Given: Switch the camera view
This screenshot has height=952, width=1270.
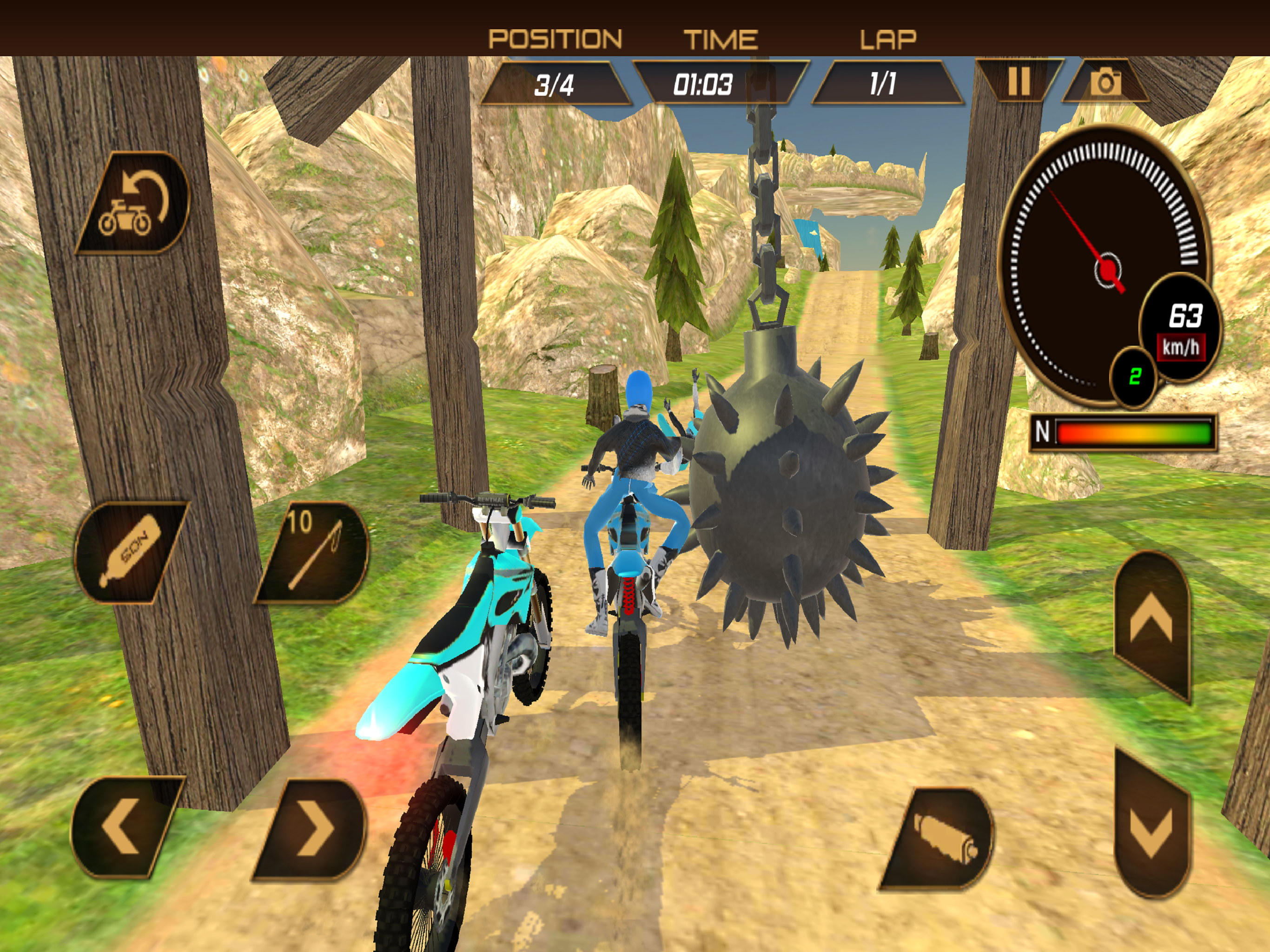Looking at the screenshot, I should (1105, 82).
